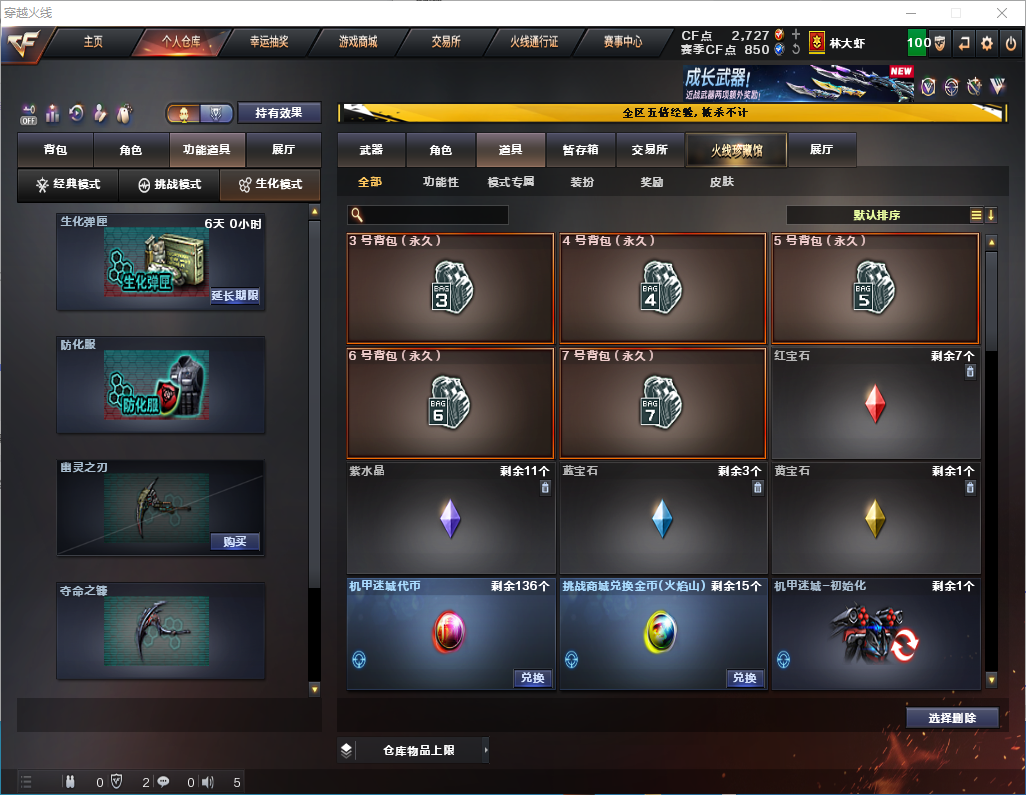
Task: Close the game window
Action: (1001, 13)
